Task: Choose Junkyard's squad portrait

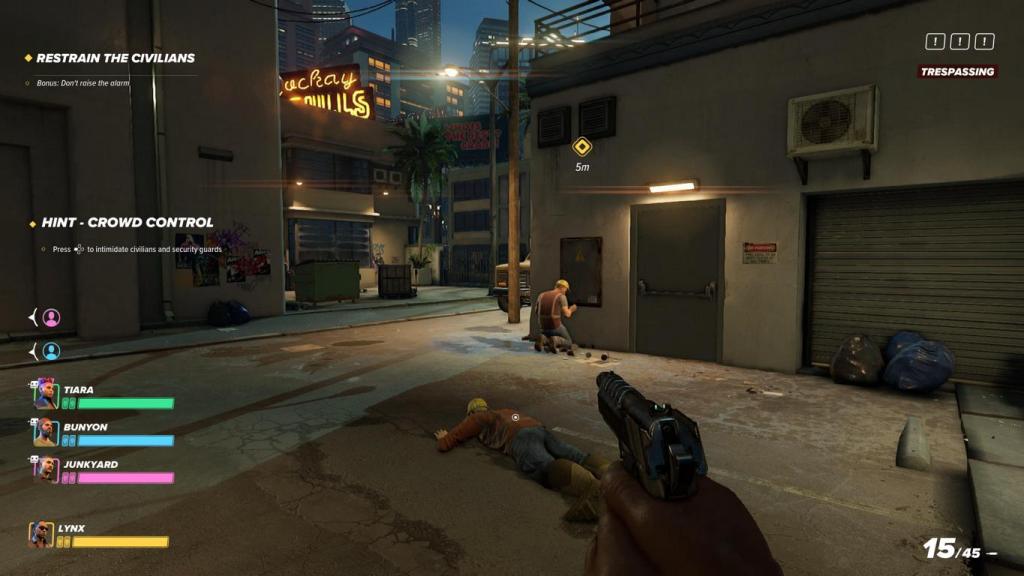Action: pyautogui.click(x=45, y=469)
